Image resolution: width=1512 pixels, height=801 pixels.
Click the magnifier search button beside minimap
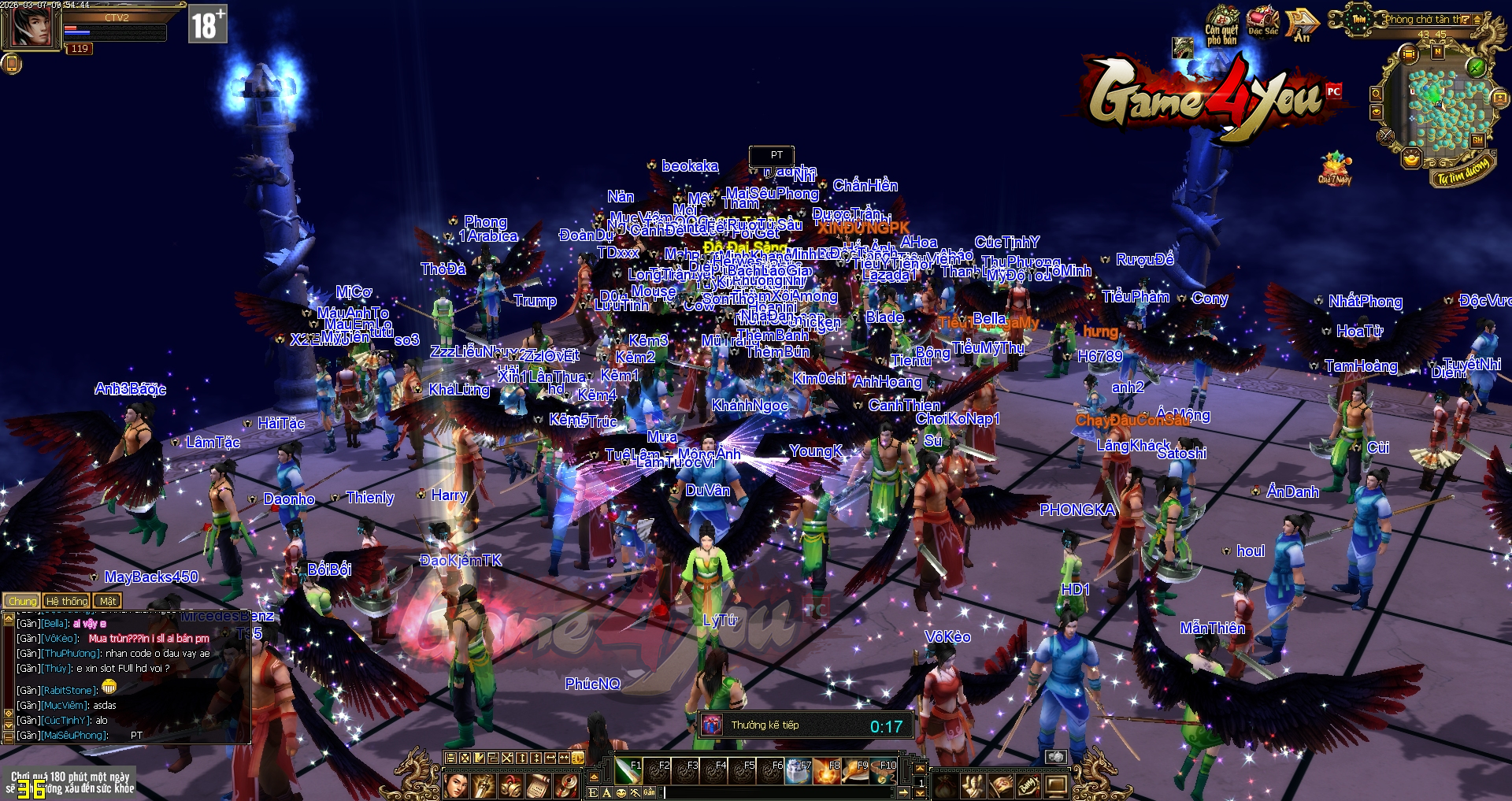(x=1376, y=94)
